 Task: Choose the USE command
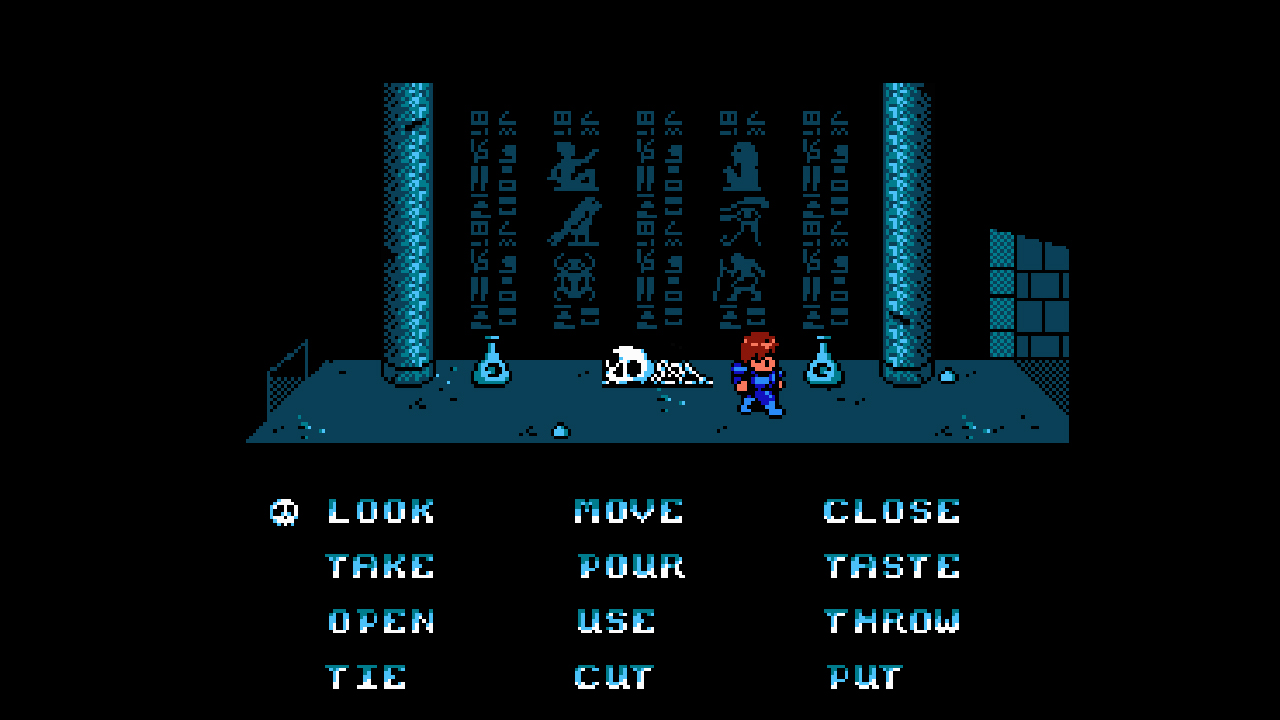[x=614, y=621]
